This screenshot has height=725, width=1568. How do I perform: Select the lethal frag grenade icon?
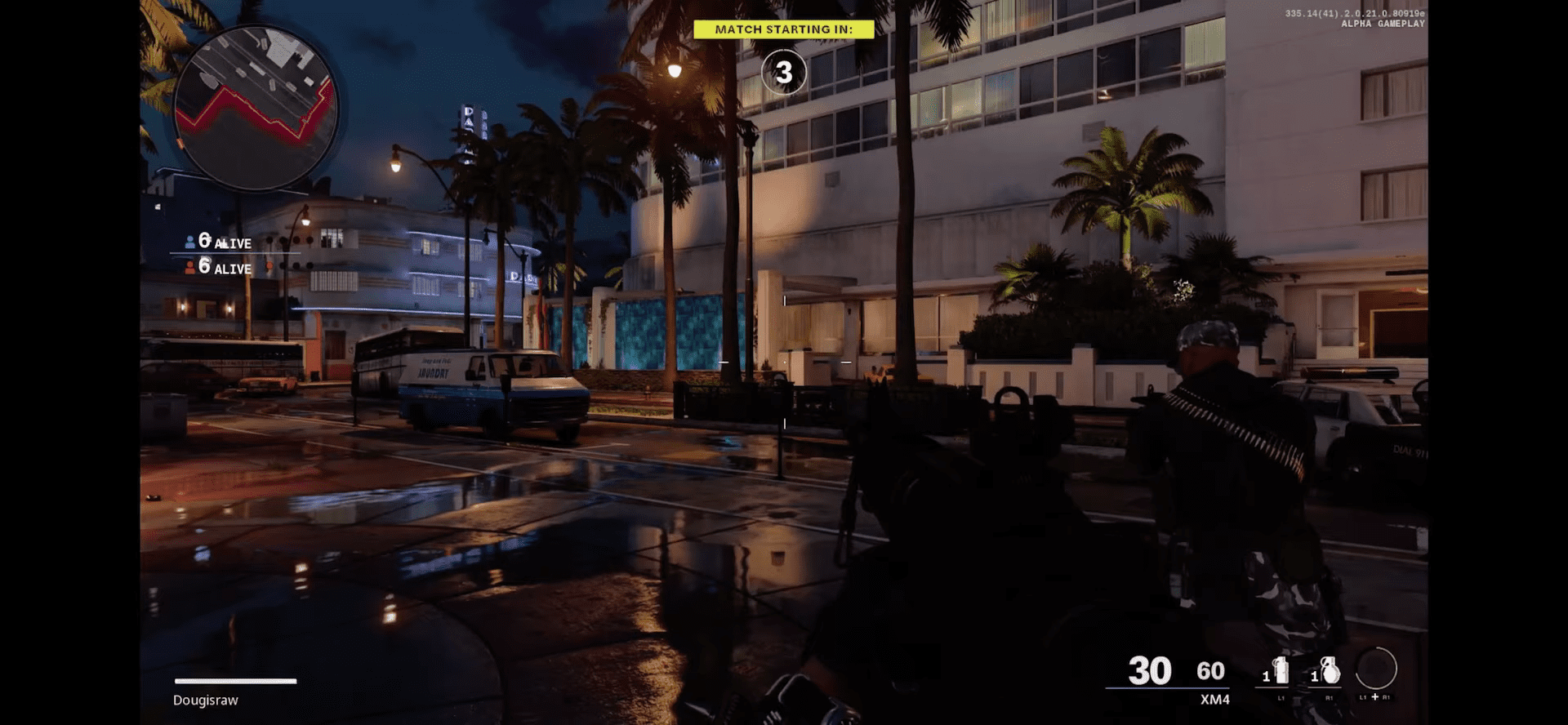click(1330, 671)
